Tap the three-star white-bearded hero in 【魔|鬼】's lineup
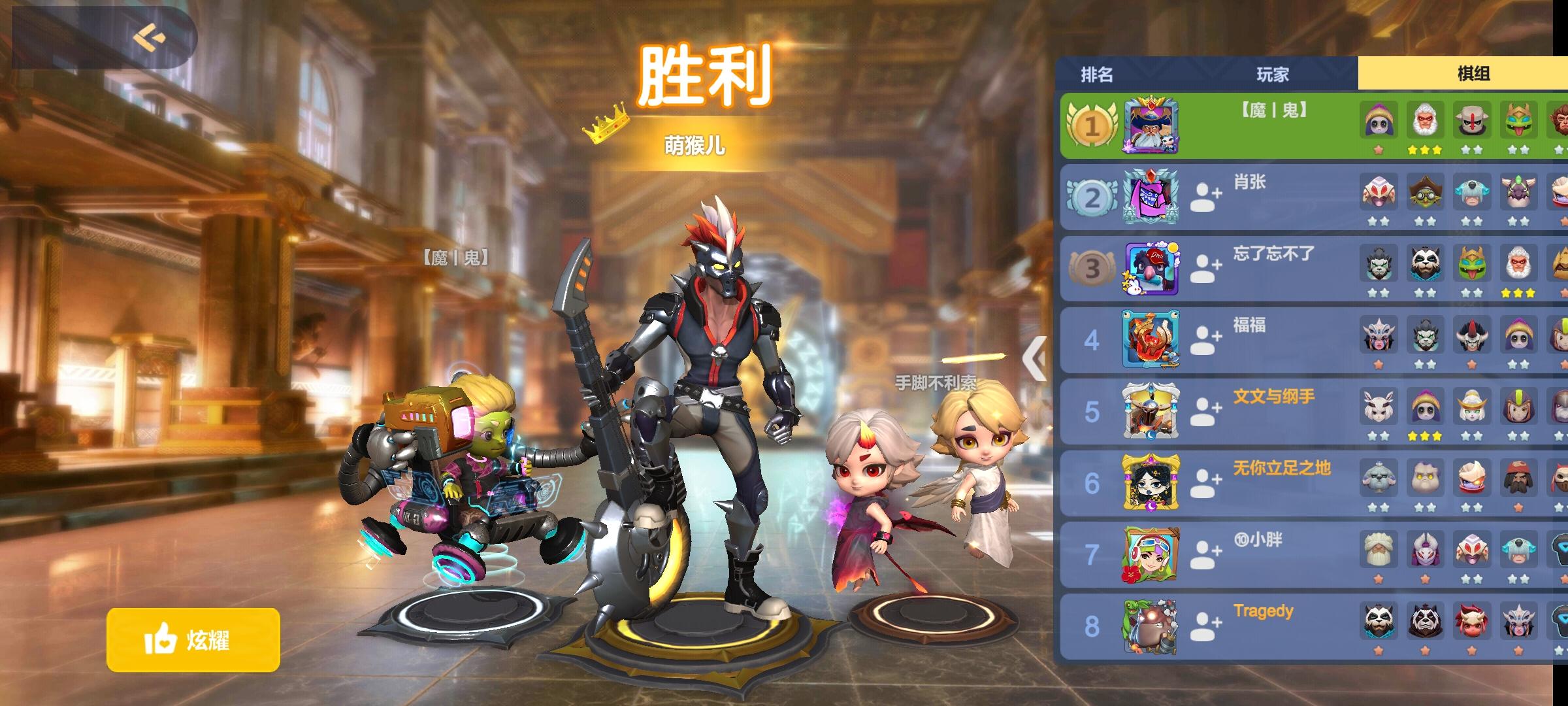1568x706 pixels. click(x=1425, y=121)
